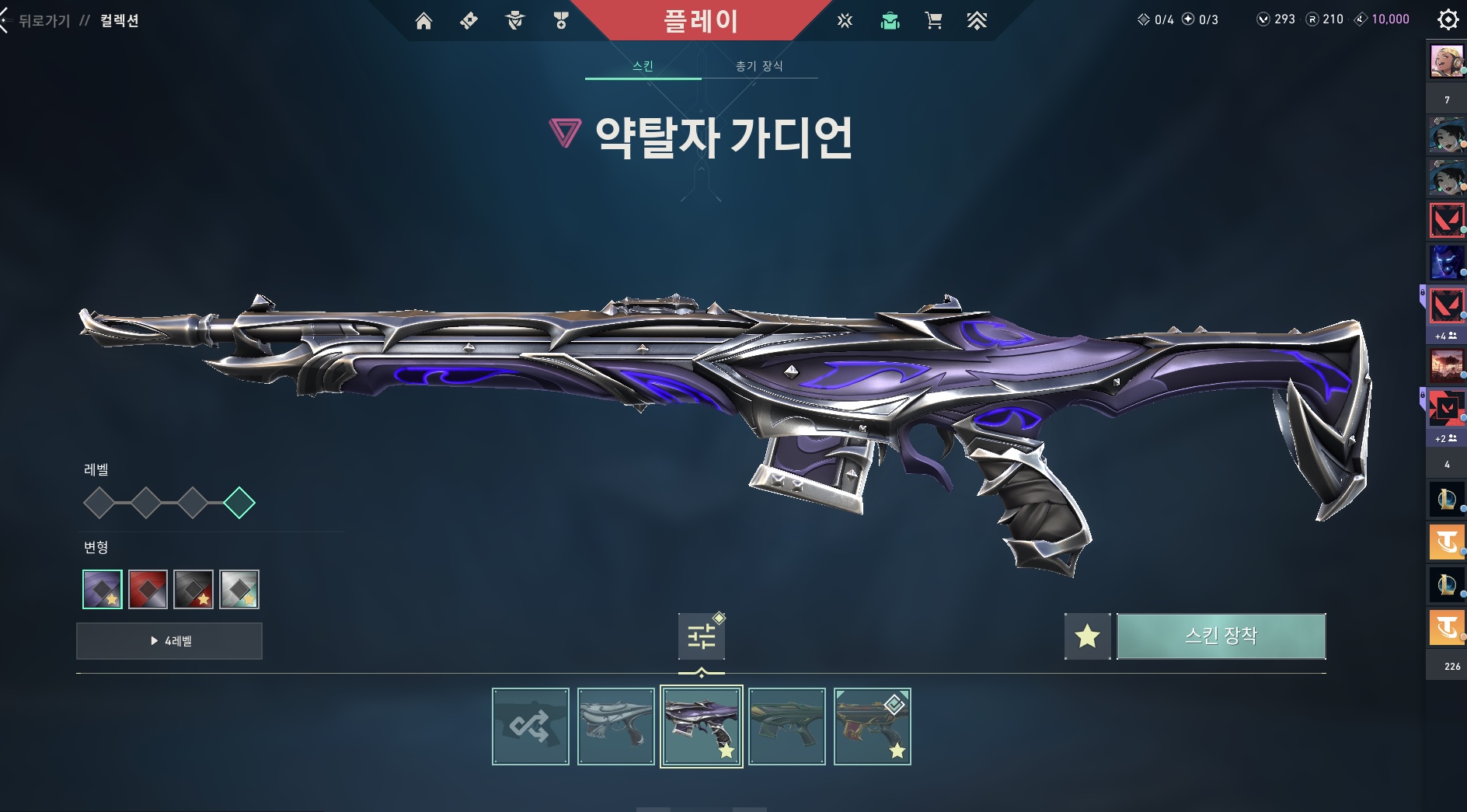
Task: Select the 스킨 tab
Action: [643, 66]
